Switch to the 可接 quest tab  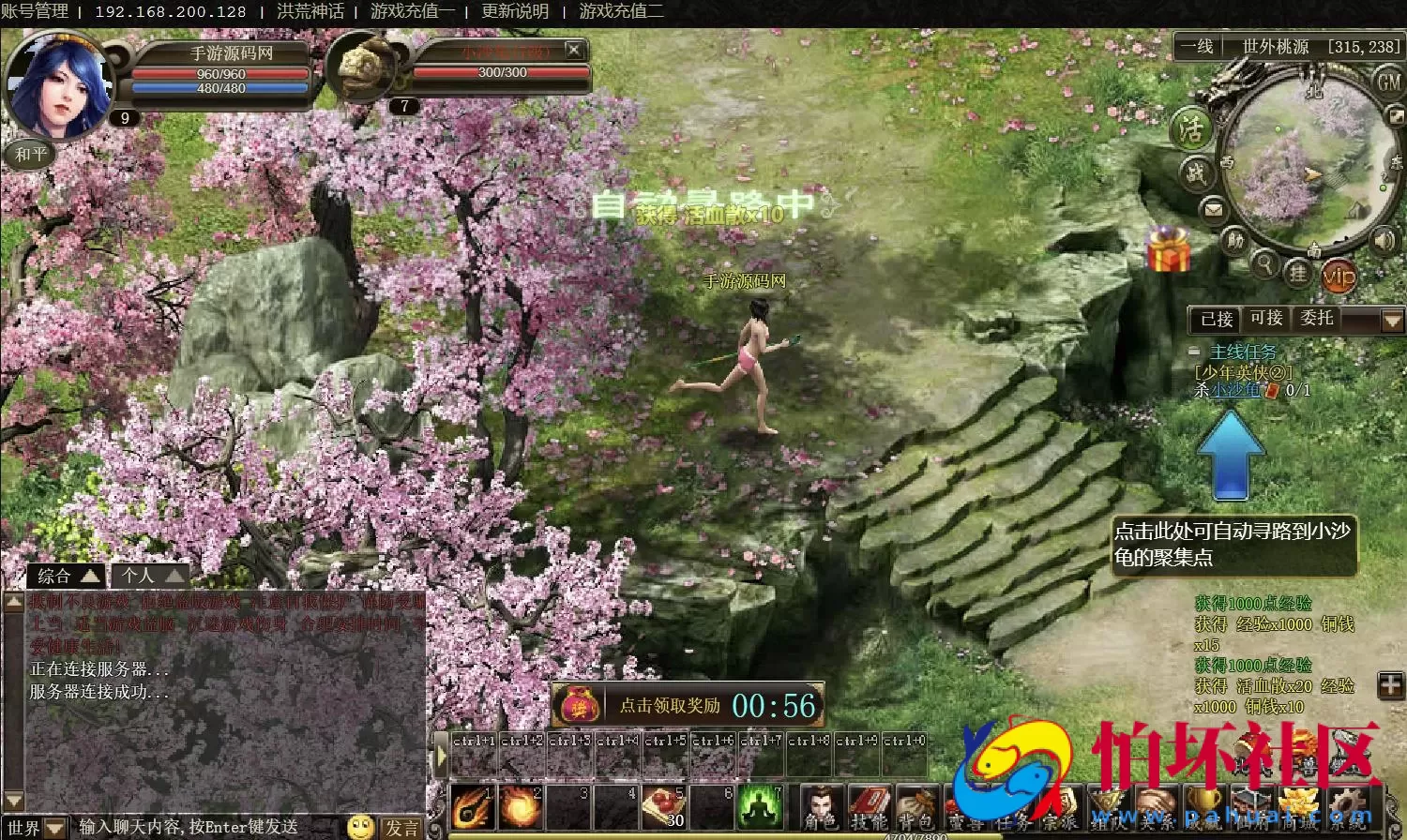pos(1265,319)
